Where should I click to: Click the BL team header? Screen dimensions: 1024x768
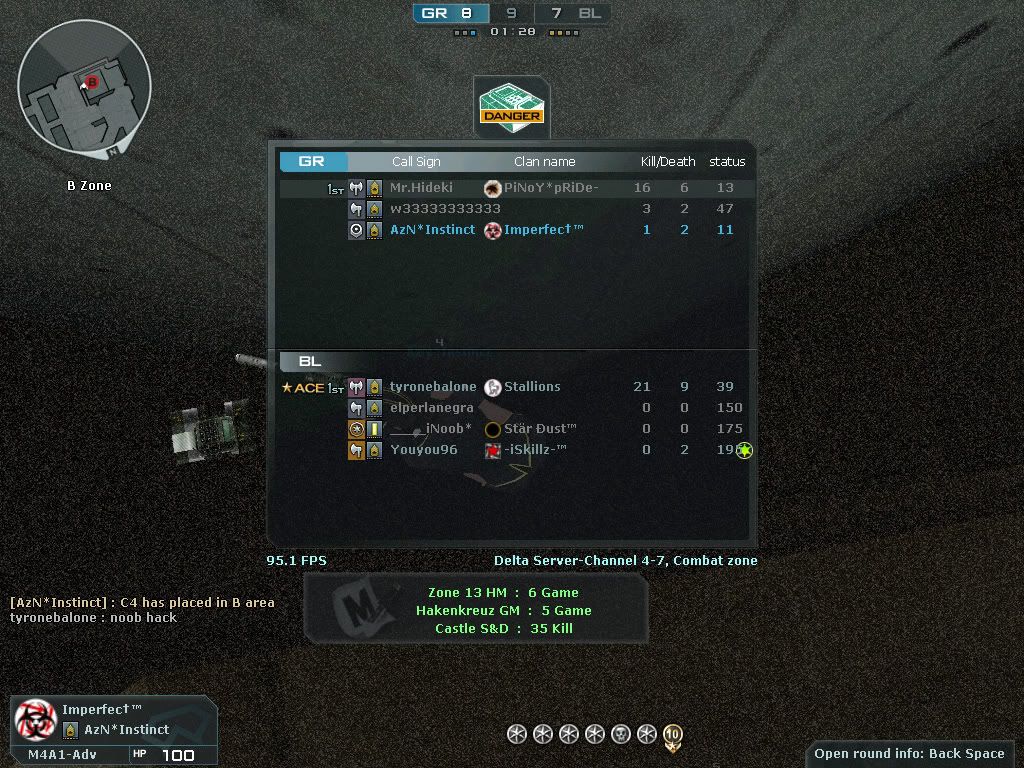(x=310, y=361)
